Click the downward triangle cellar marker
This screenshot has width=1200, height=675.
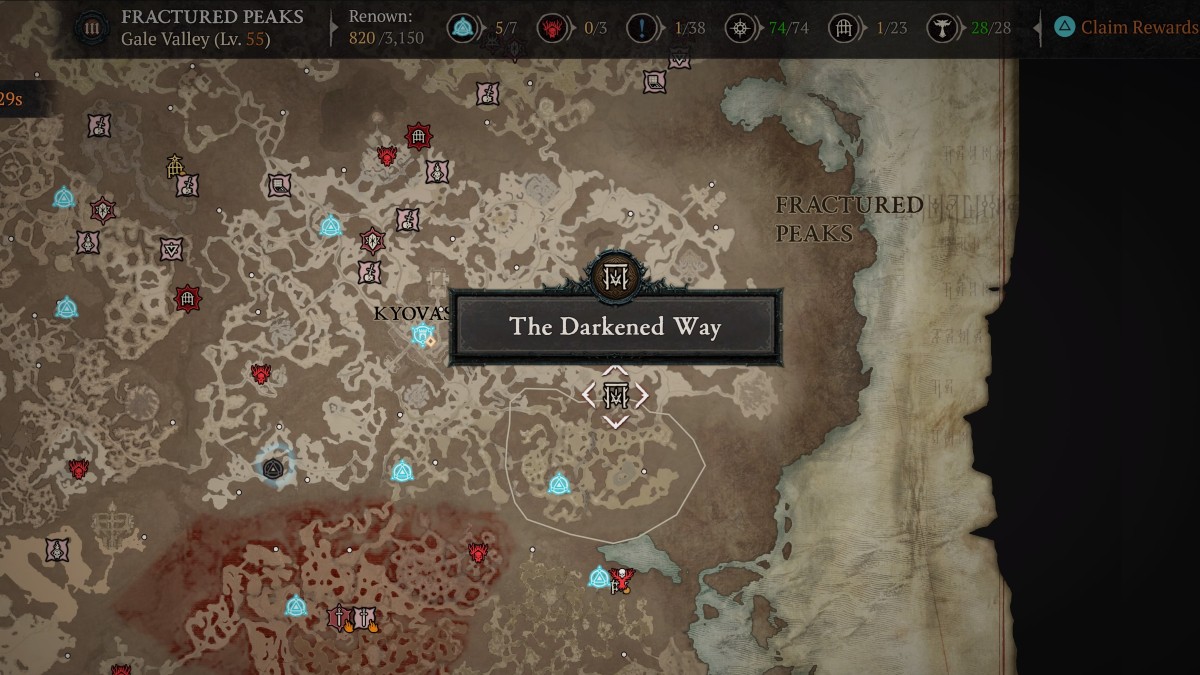coord(172,248)
